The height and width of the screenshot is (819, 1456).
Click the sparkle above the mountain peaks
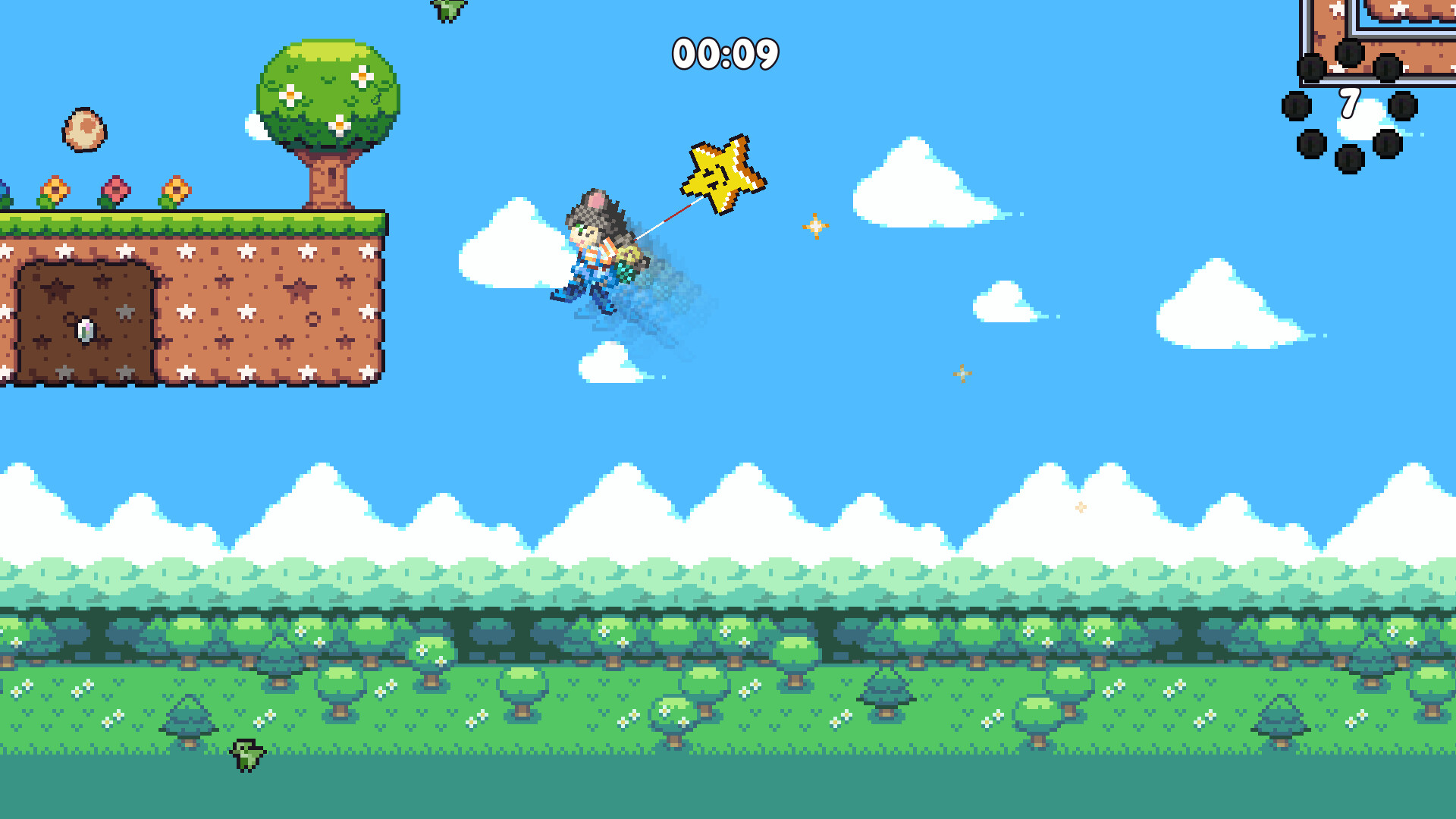click(1080, 506)
